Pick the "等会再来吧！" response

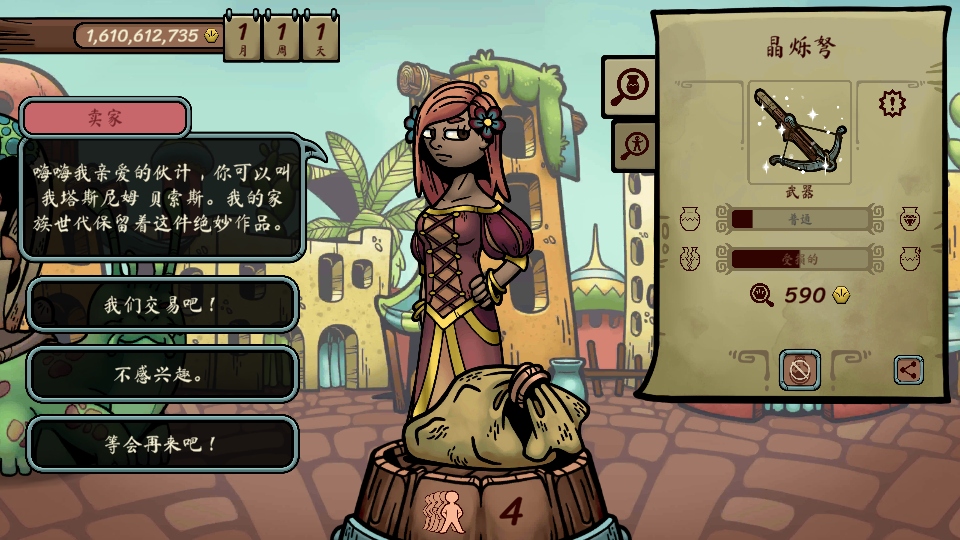click(x=161, y=444)
